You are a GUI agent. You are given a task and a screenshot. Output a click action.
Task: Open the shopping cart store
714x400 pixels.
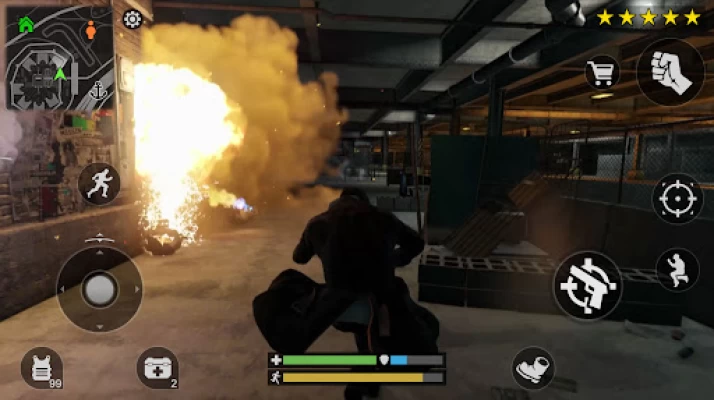click(x=602, y=71)
